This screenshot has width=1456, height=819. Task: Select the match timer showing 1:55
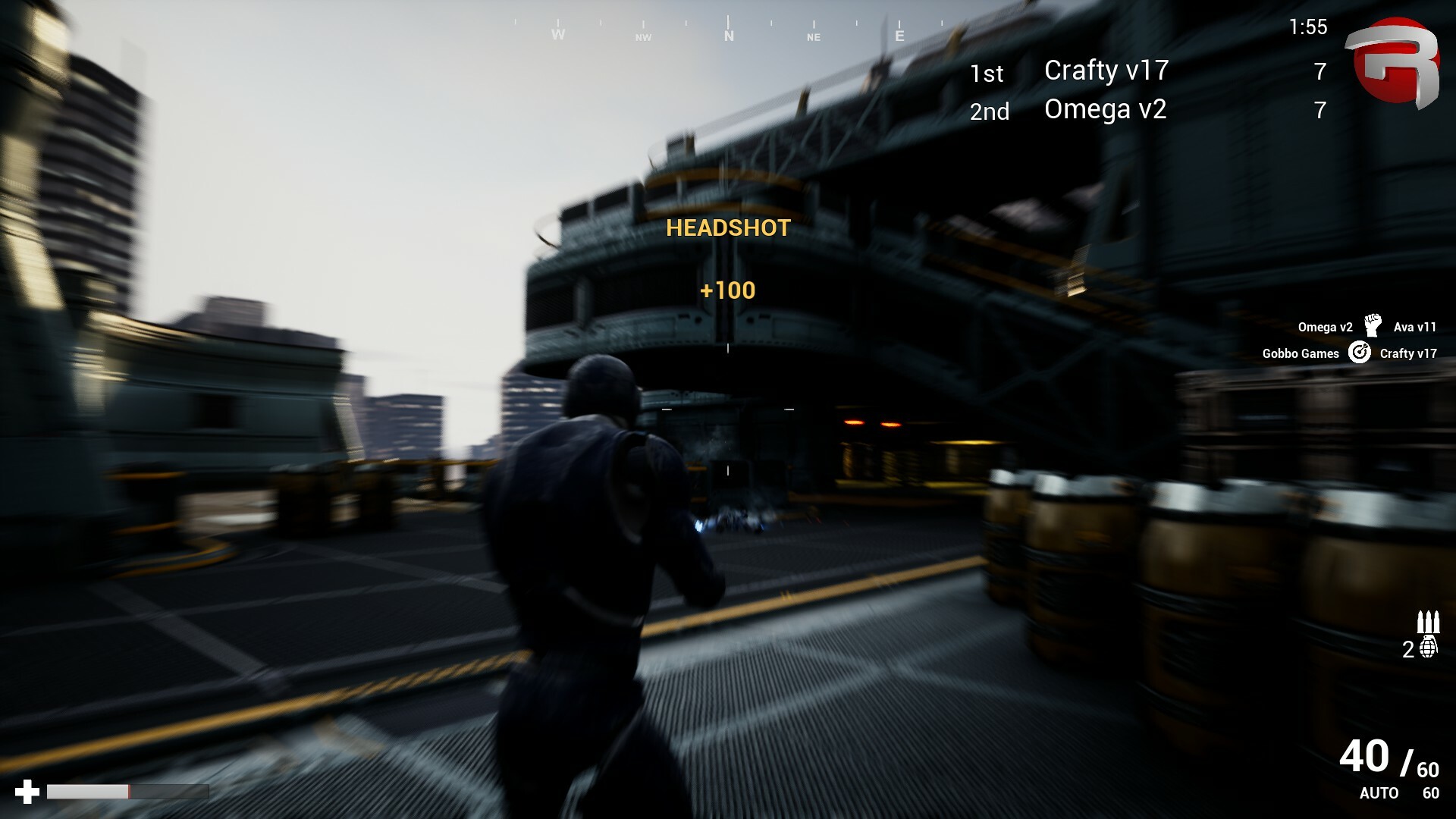coord(1308,27)
